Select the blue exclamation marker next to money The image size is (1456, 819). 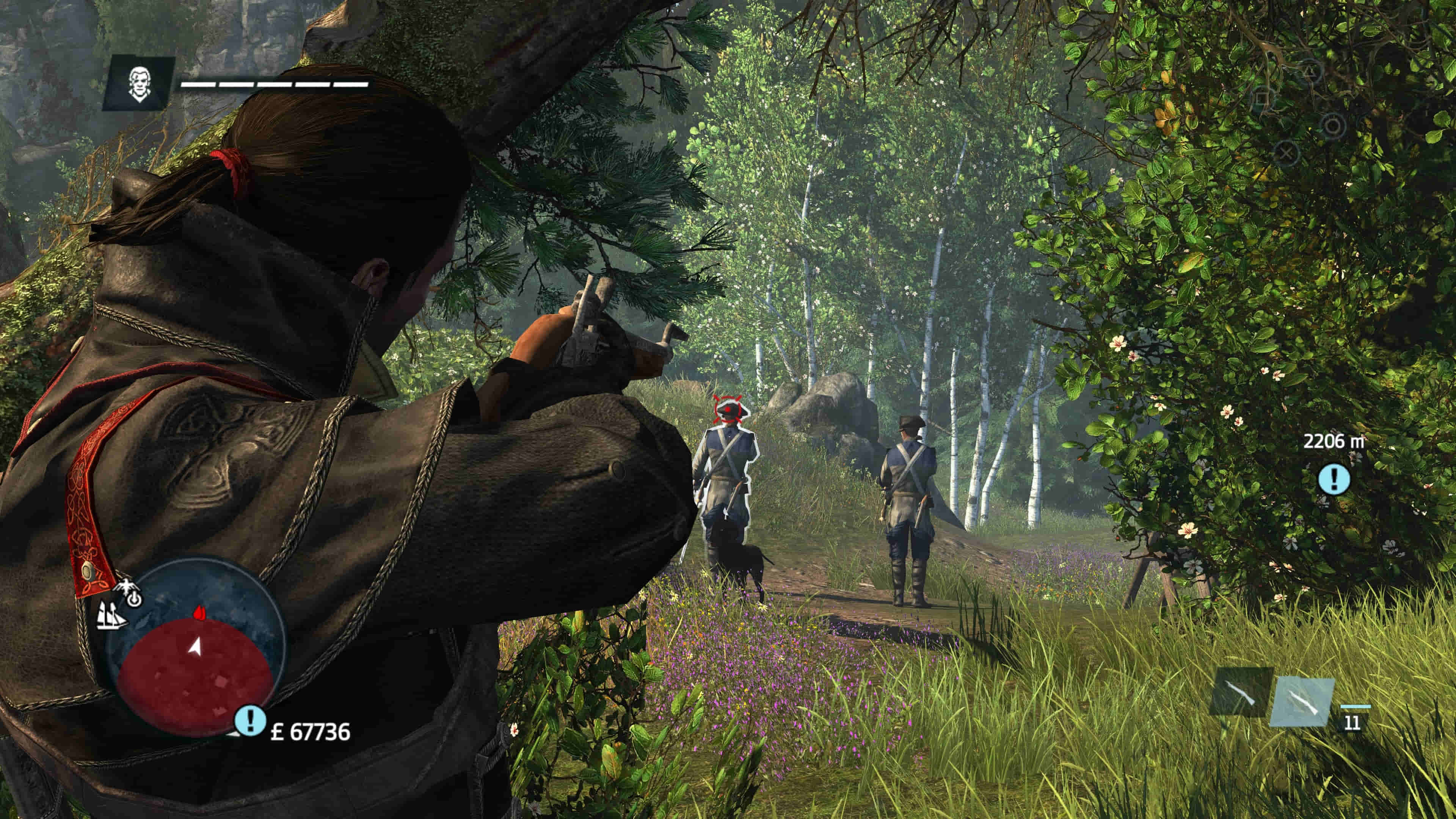(250, 720)
